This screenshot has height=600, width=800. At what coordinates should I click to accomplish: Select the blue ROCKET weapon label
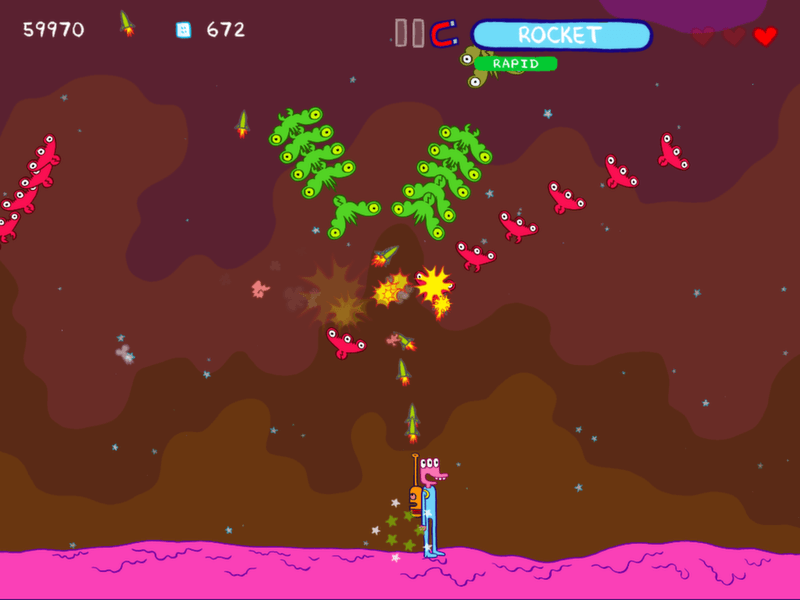[560, 35]
